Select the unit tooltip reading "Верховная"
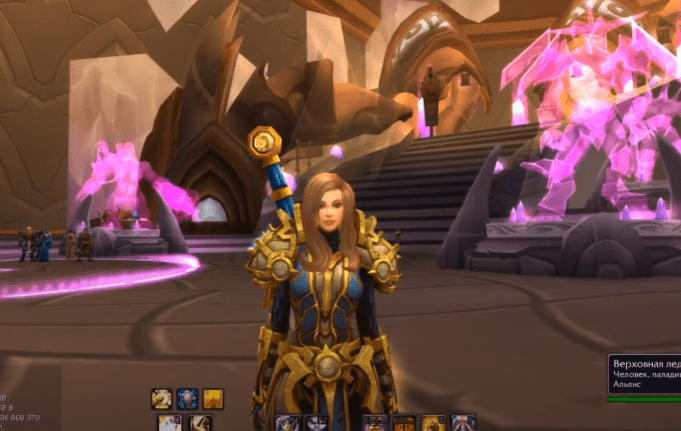This screenshot has width=681, height=431. tap(644, 377)
